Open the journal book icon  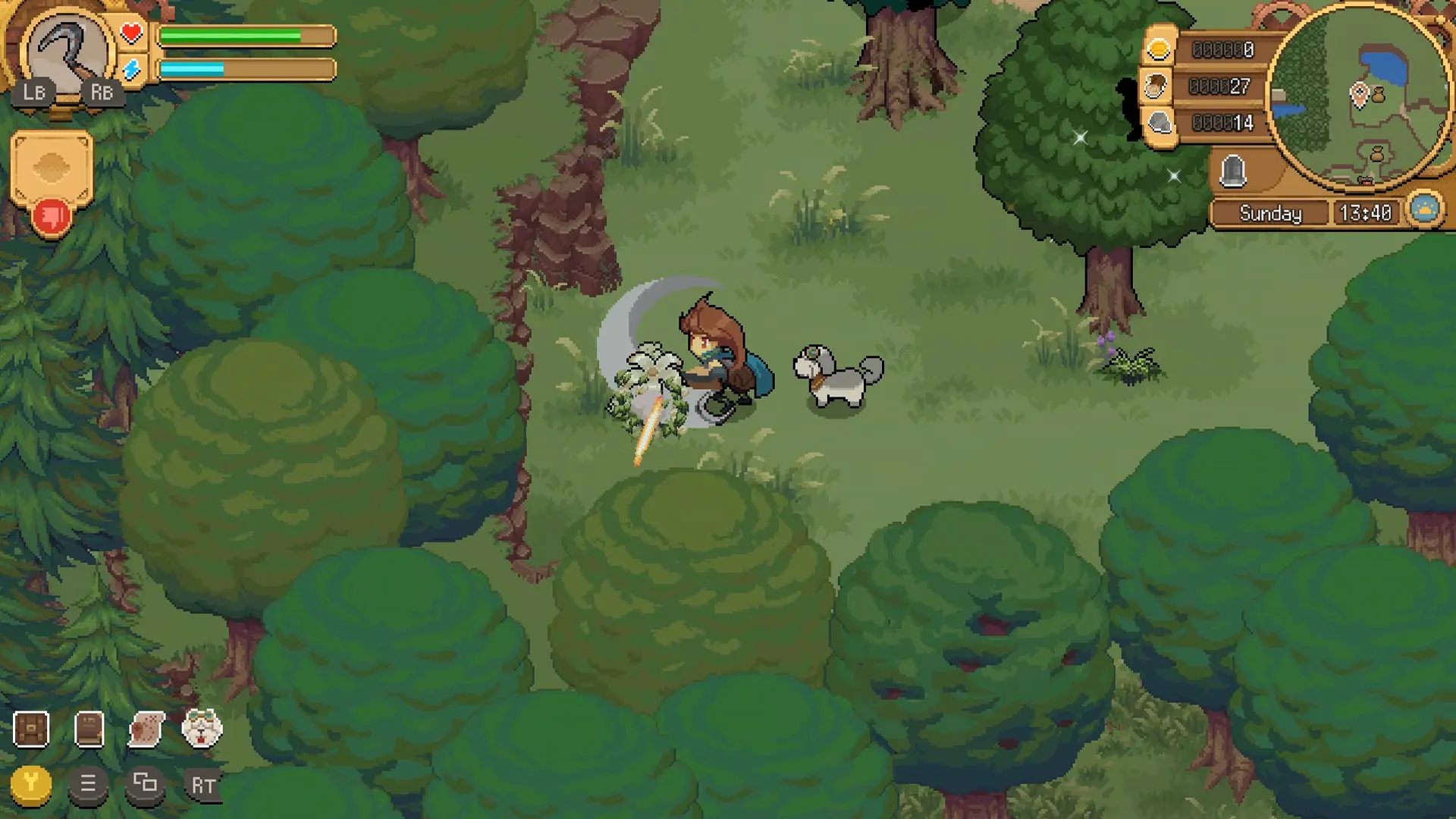89,727
